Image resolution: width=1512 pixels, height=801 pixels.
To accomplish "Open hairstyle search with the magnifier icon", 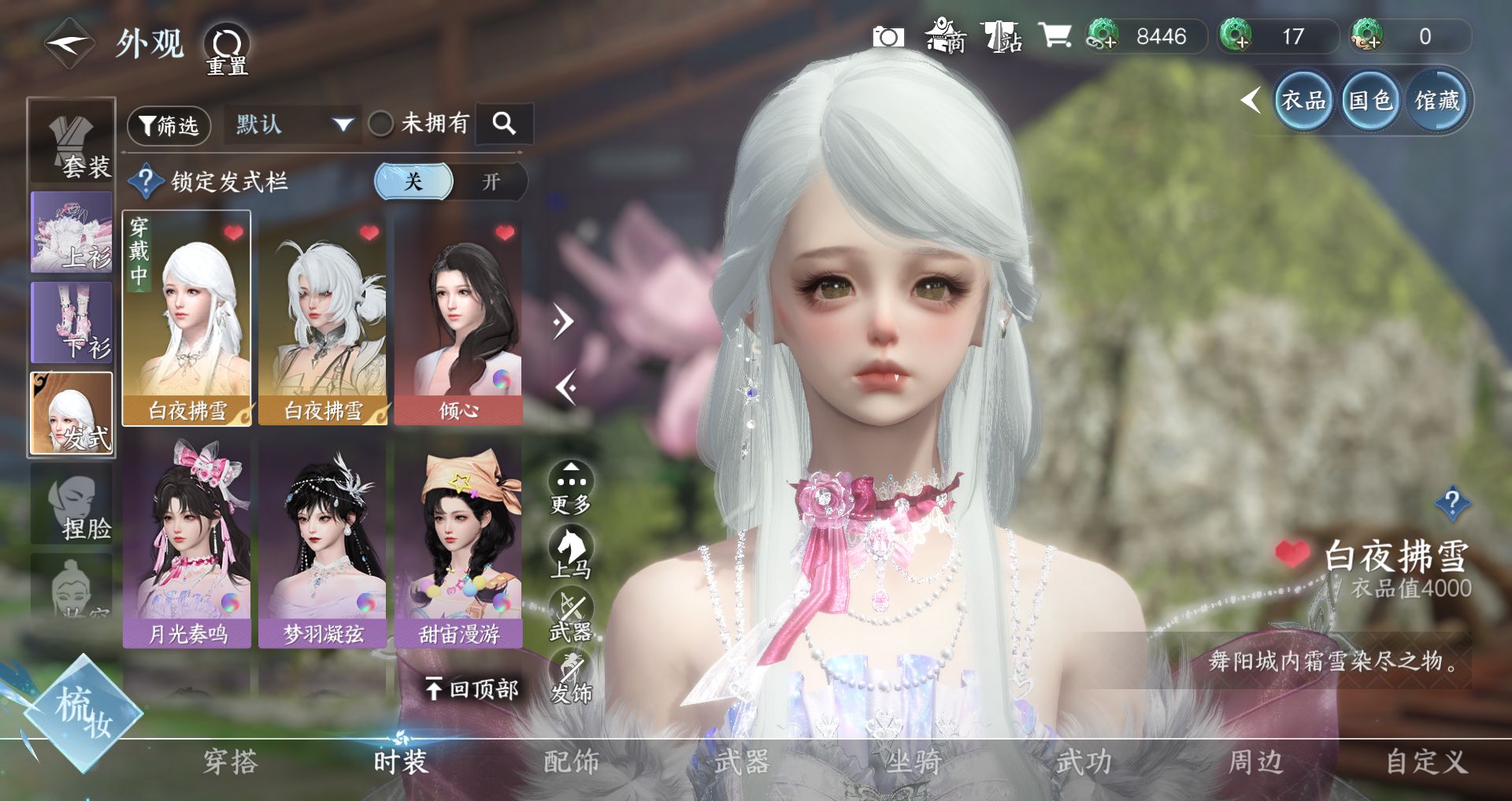I will click(x=504, y=124).
